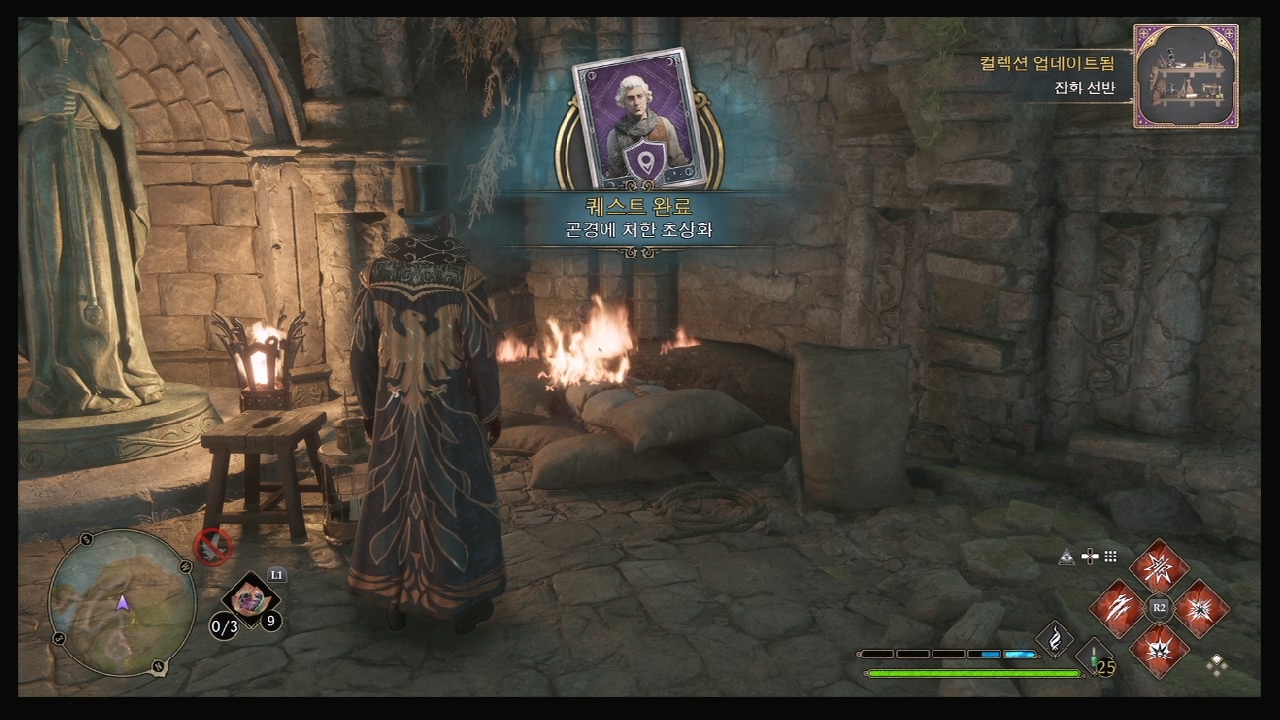1280x720 pixels.
Task: Click the dot-grid tool wheel icon
Action: tap(1110, 557)
